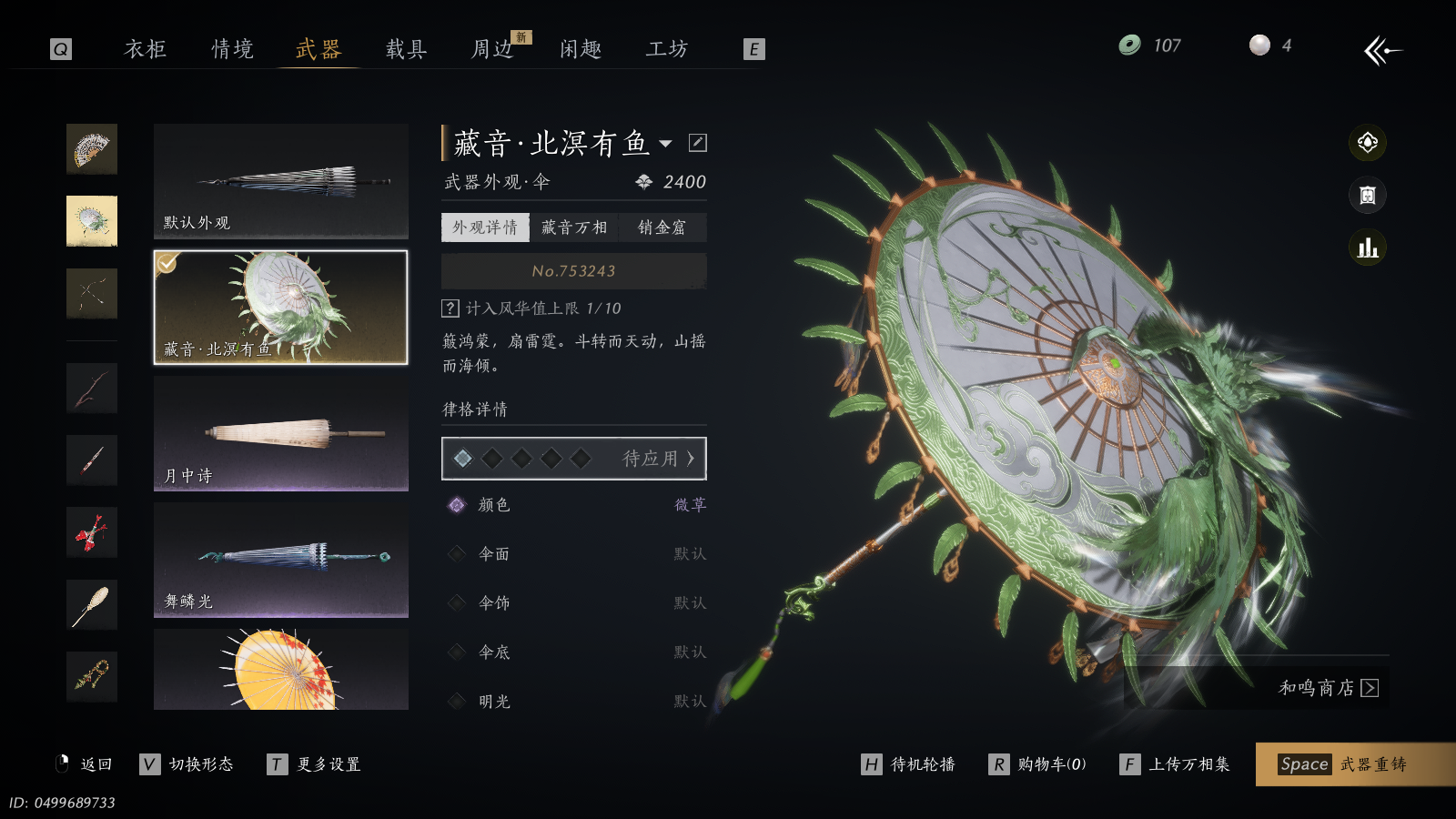The height and width of the screenshot is (819, 1456).
Task: Open the 购物车 shopping cart
Action: point(1037,764)
